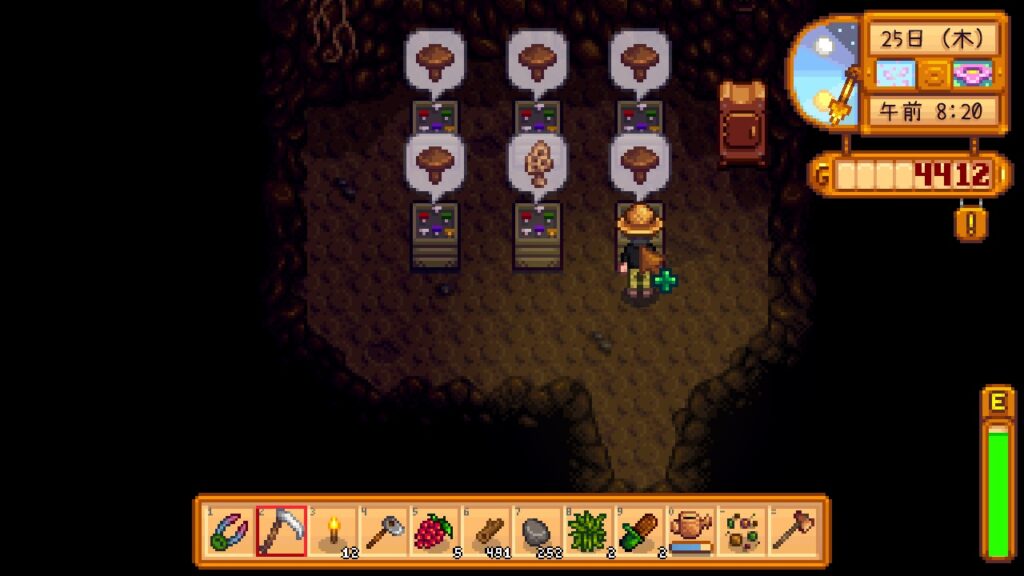This screenshot has height=576, width=1024.
Task: Pick the green fiber hotbar slot
Action: 588,530
